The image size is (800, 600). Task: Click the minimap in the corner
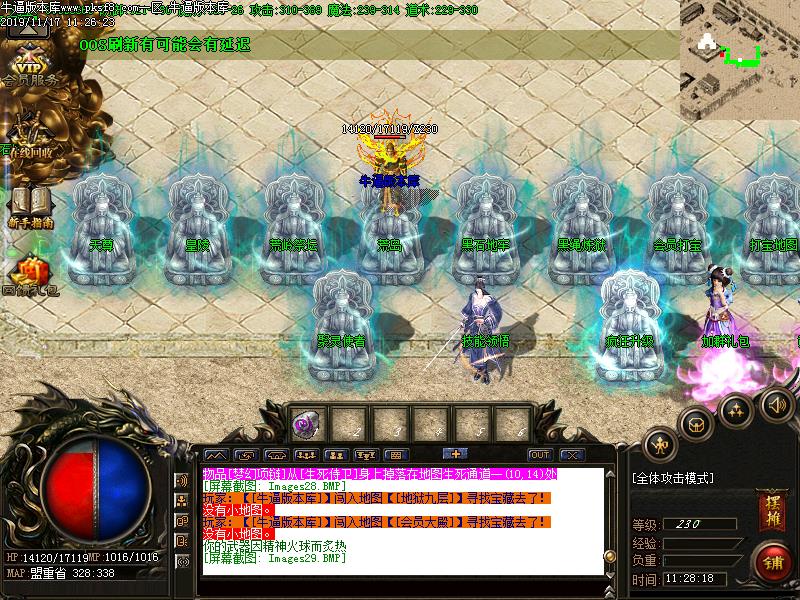click(739, 60)
